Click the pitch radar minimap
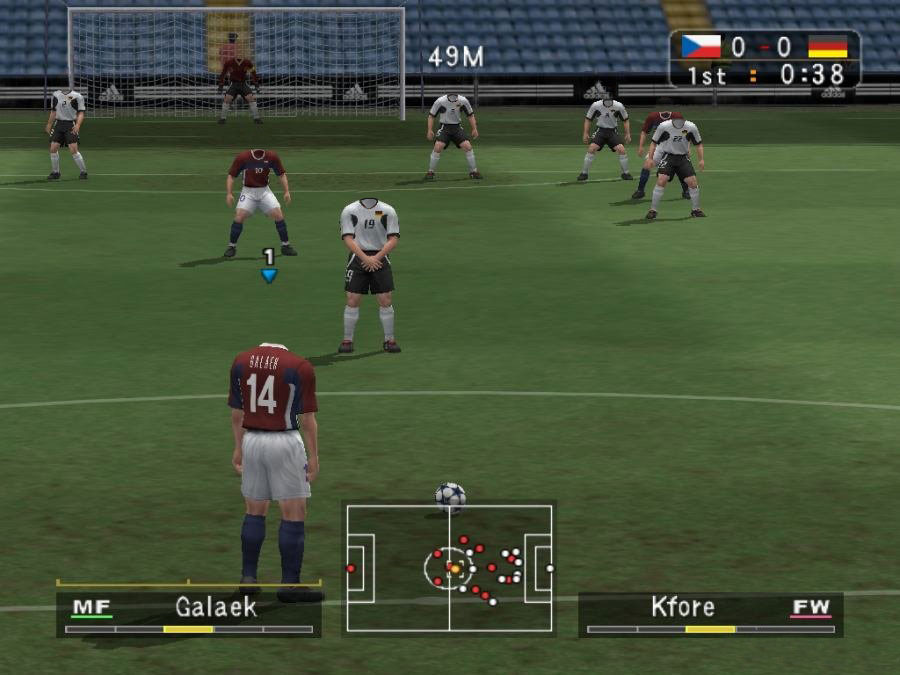The image size is (900, 675). 449,568
